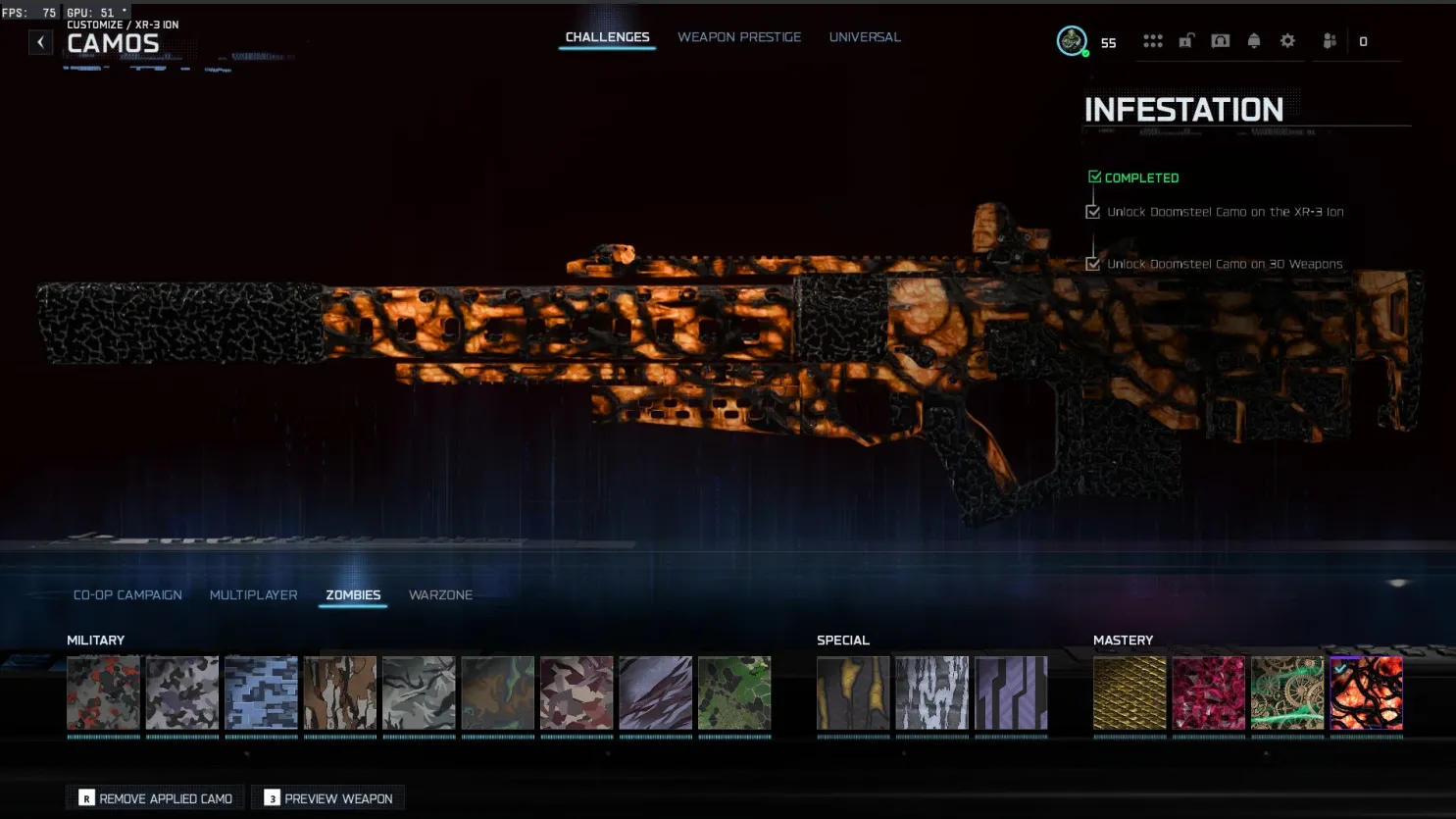Toggle the COMPLETED checkbox on Infestation

[1094, 177]
